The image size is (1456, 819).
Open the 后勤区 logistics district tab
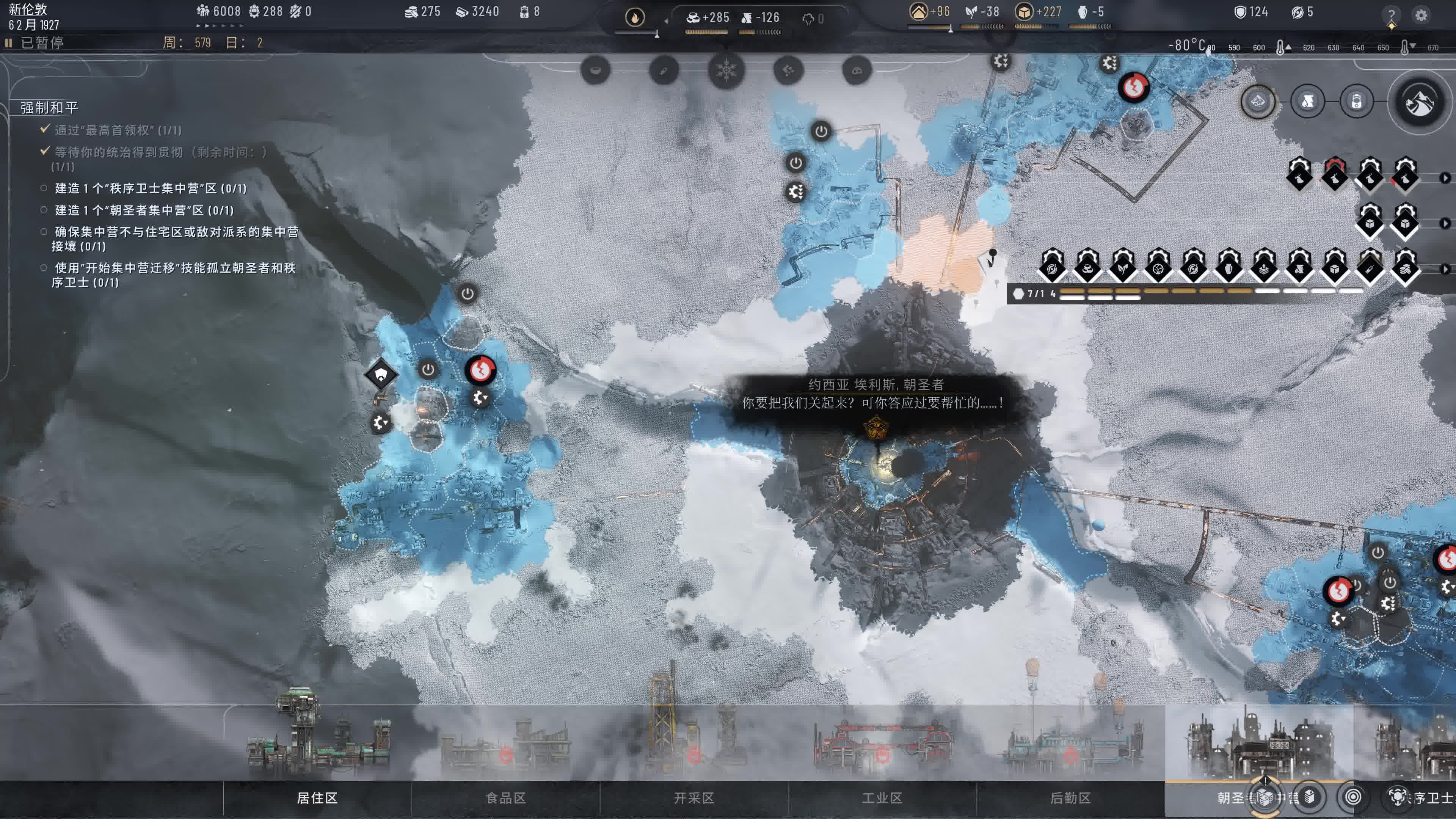tap(1070, 797)
